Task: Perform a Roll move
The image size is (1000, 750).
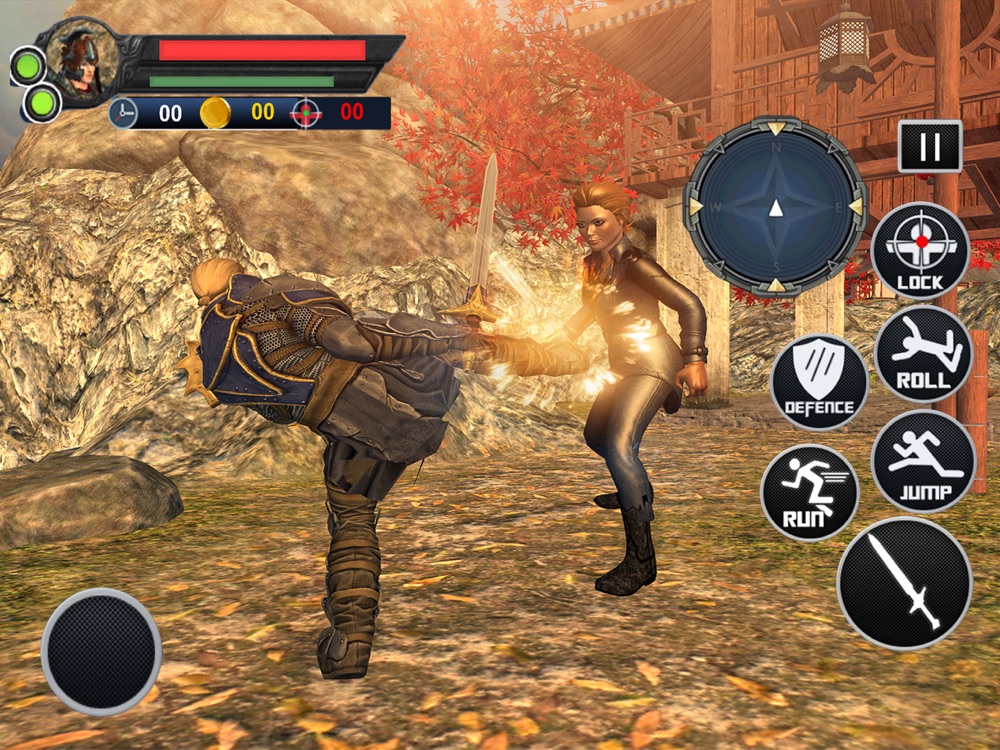Action: [923, 354]
